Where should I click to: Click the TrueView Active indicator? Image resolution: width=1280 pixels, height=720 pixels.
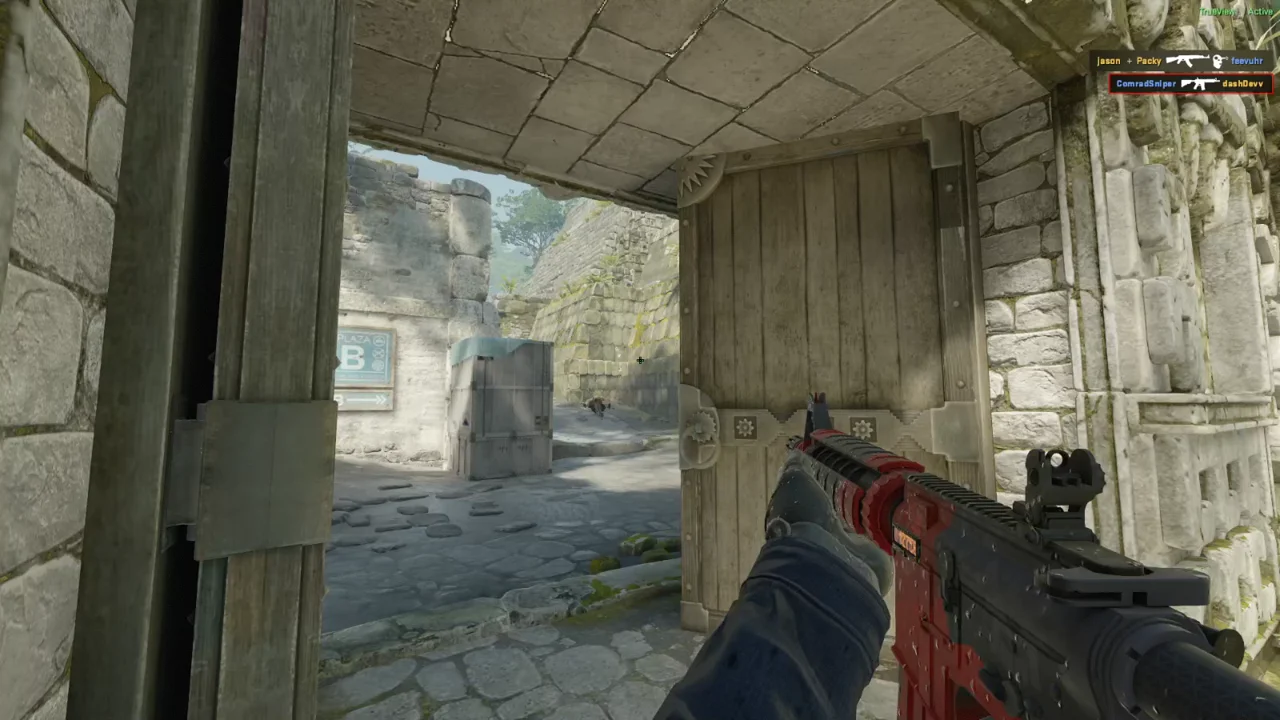pyautogui.click(x=1235, y=12)
